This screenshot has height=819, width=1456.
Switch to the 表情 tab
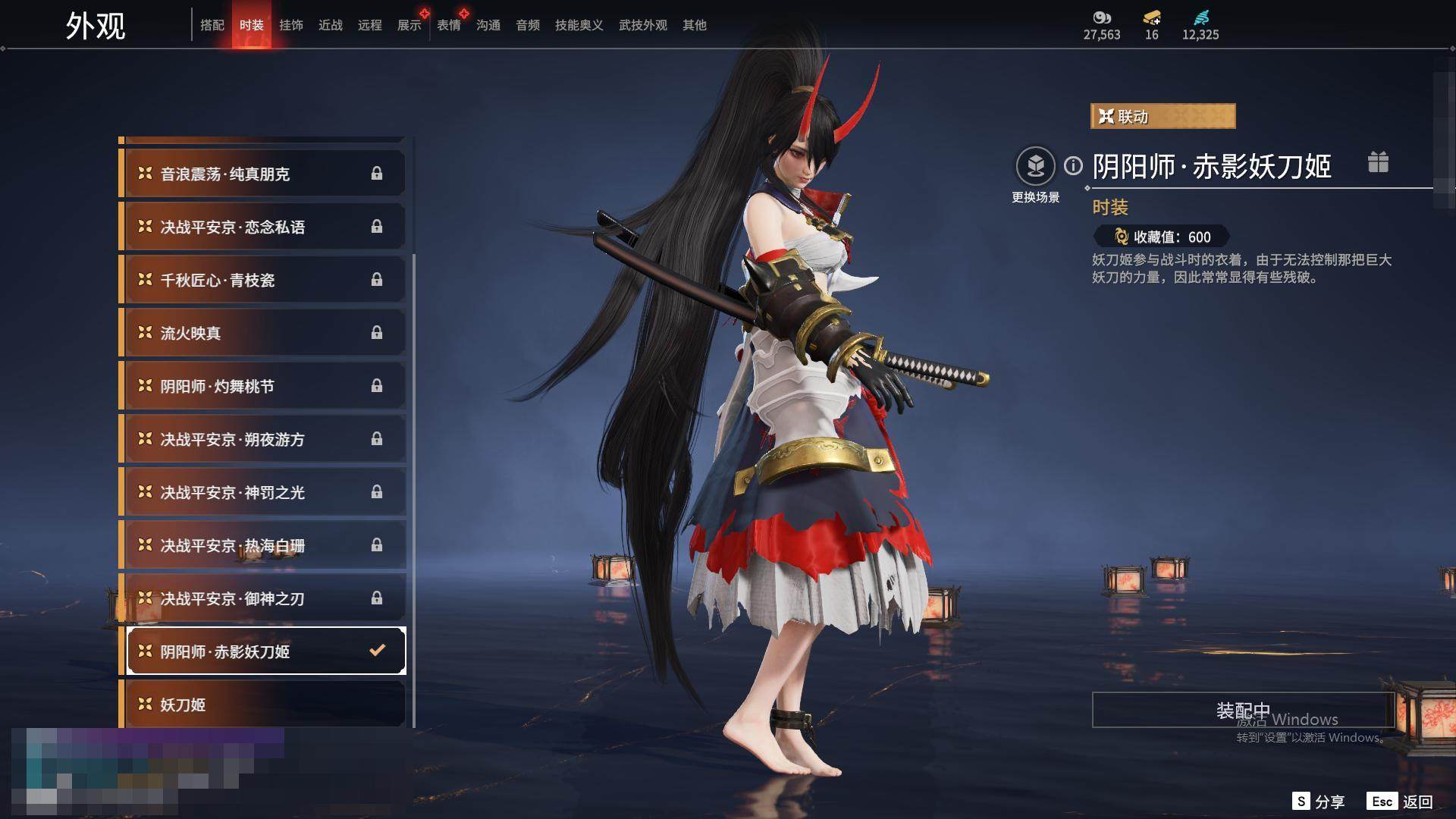[x=449, y=25]
